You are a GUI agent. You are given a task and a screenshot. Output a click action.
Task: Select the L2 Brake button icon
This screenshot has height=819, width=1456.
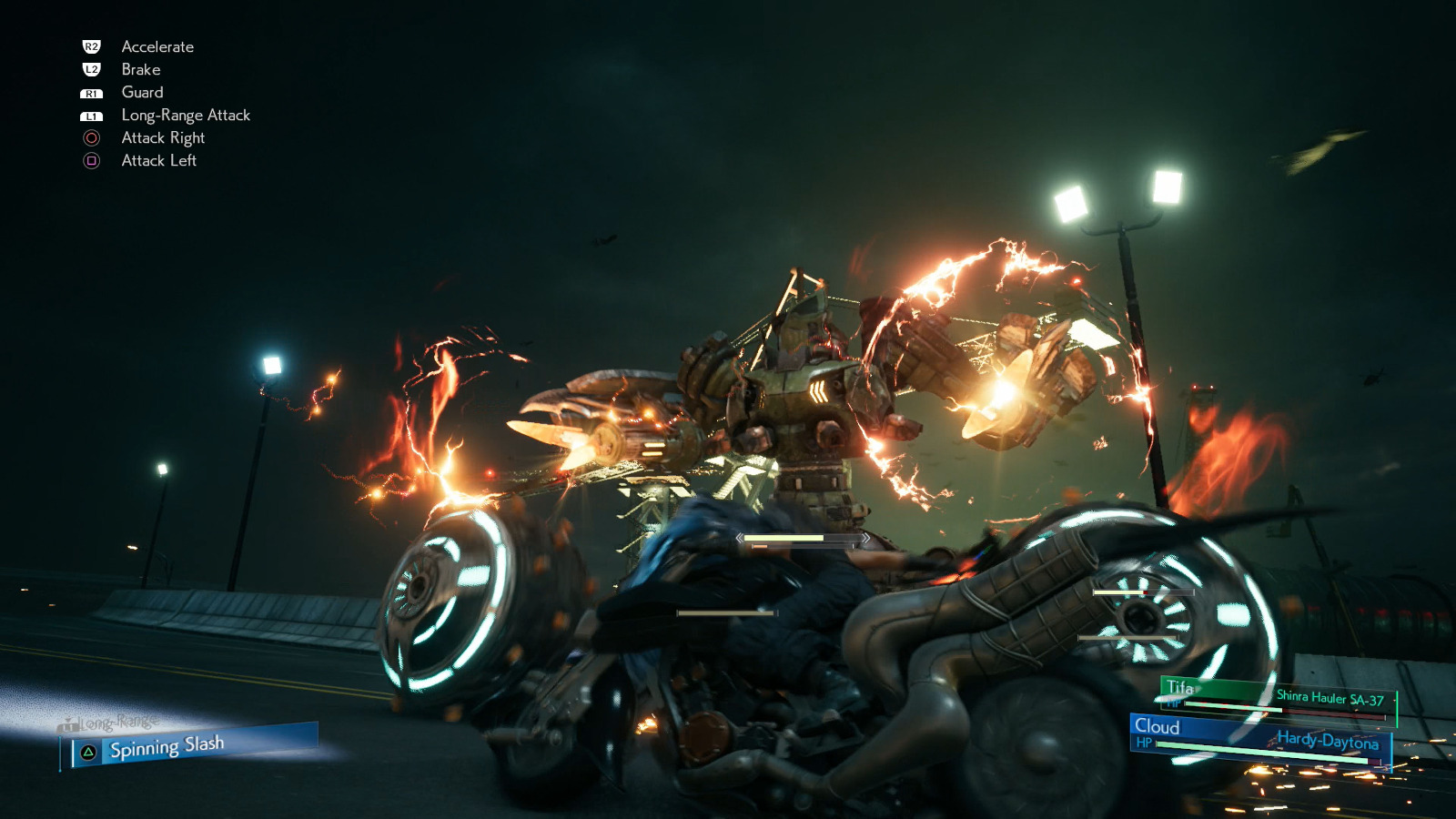(x=91, y=69)
